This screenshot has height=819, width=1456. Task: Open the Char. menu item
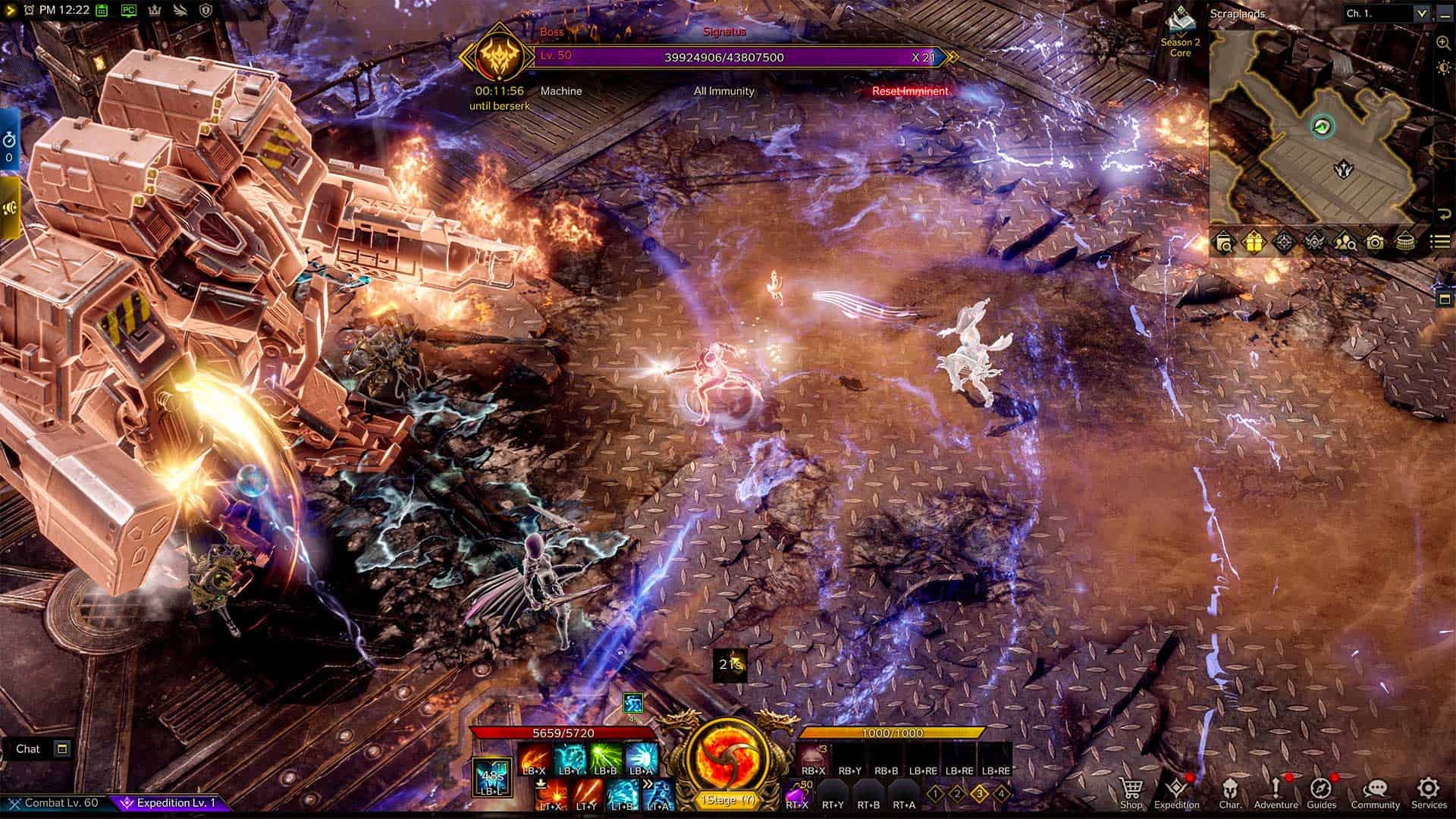pyautogui.click(x=1230, y=789)
